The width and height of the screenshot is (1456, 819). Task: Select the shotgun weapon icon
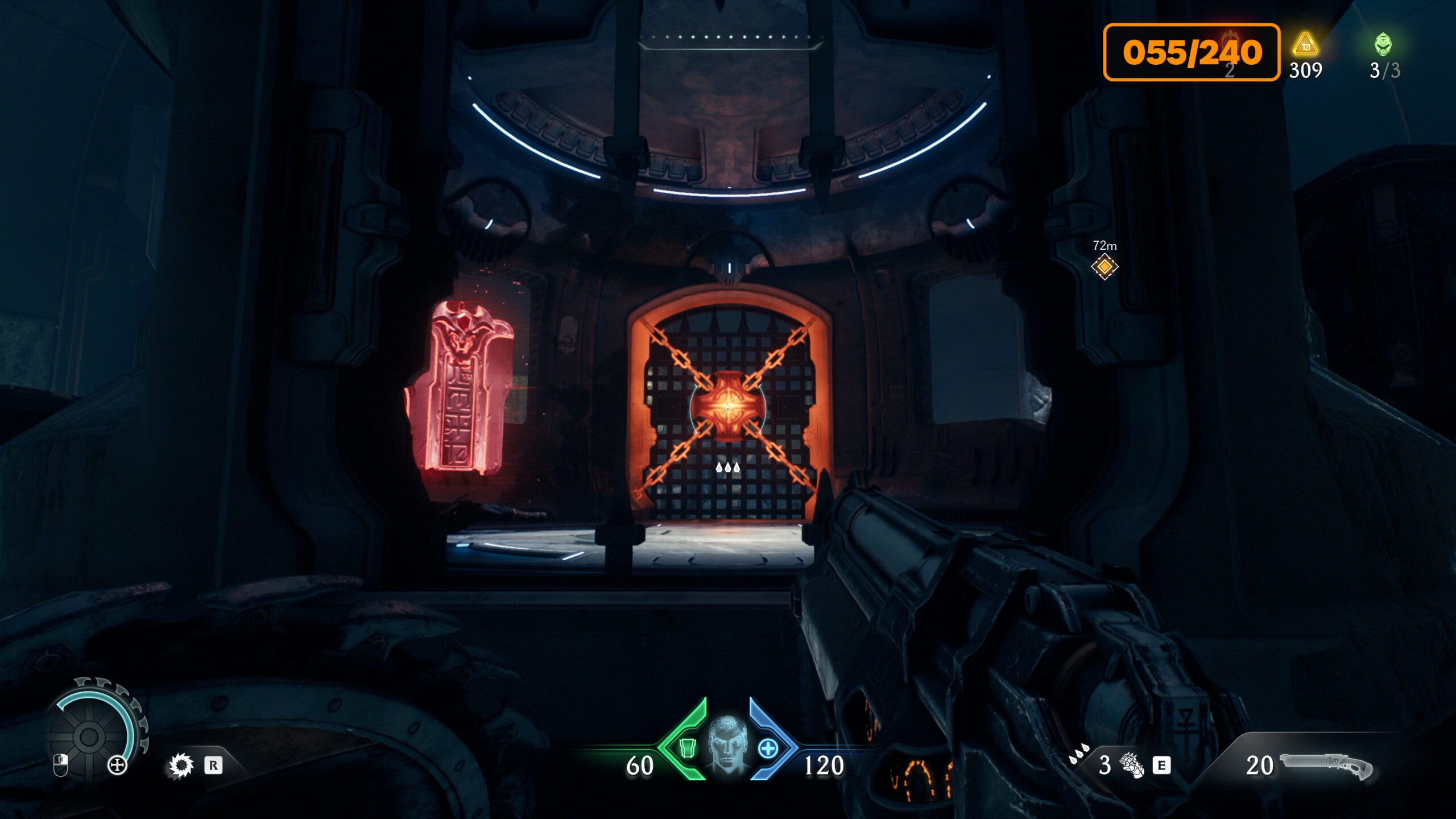(1326, 765)
